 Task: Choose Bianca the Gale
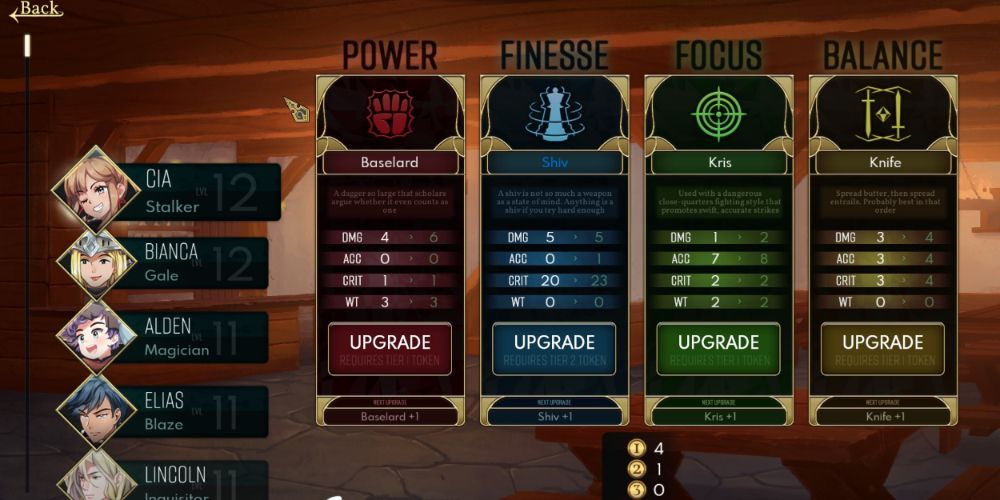pyautogui.click(x=170, y=263)
